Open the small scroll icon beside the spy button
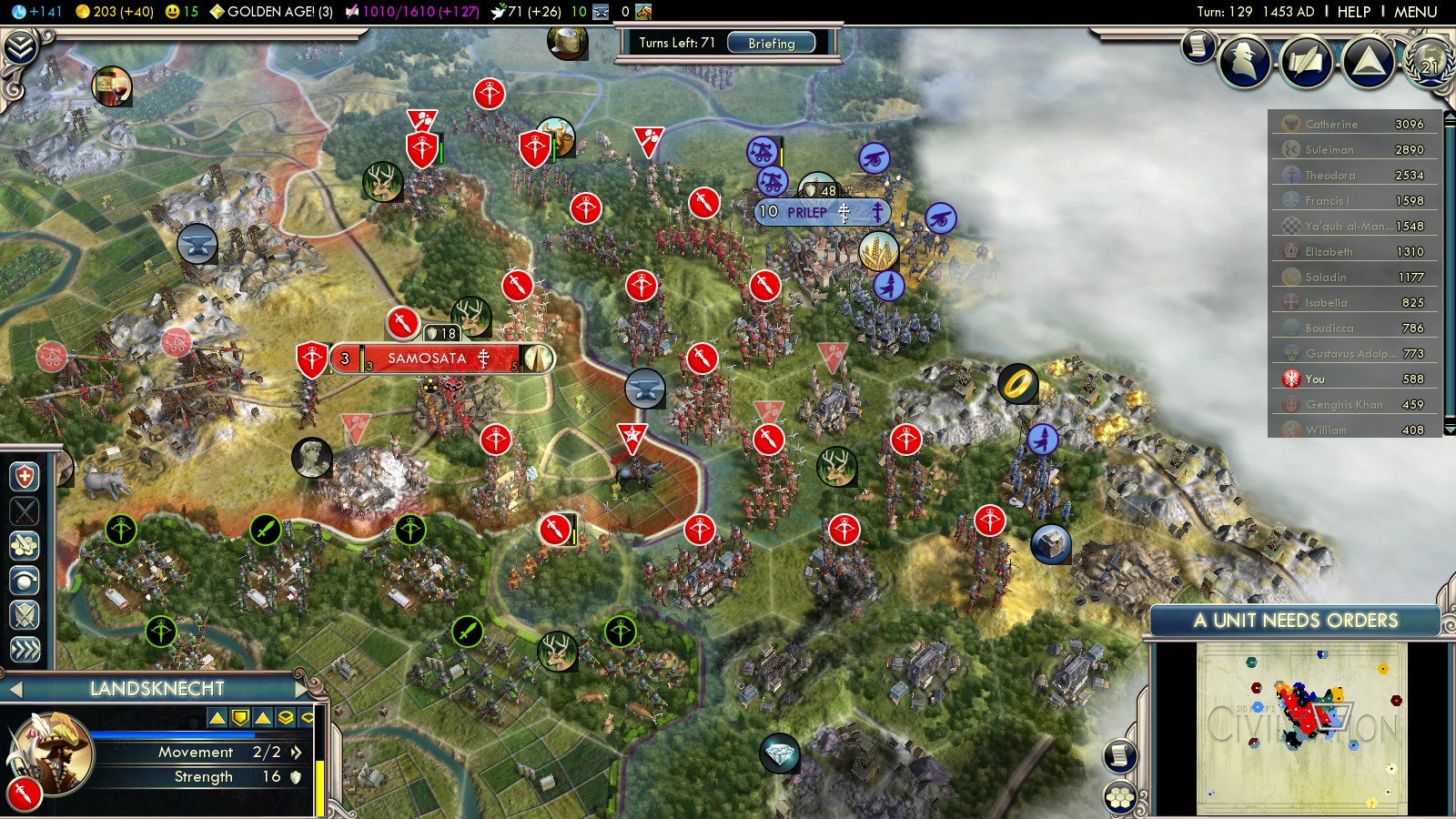Image resolution: width=1456 pixels, height=819 pixels. 1198,46
